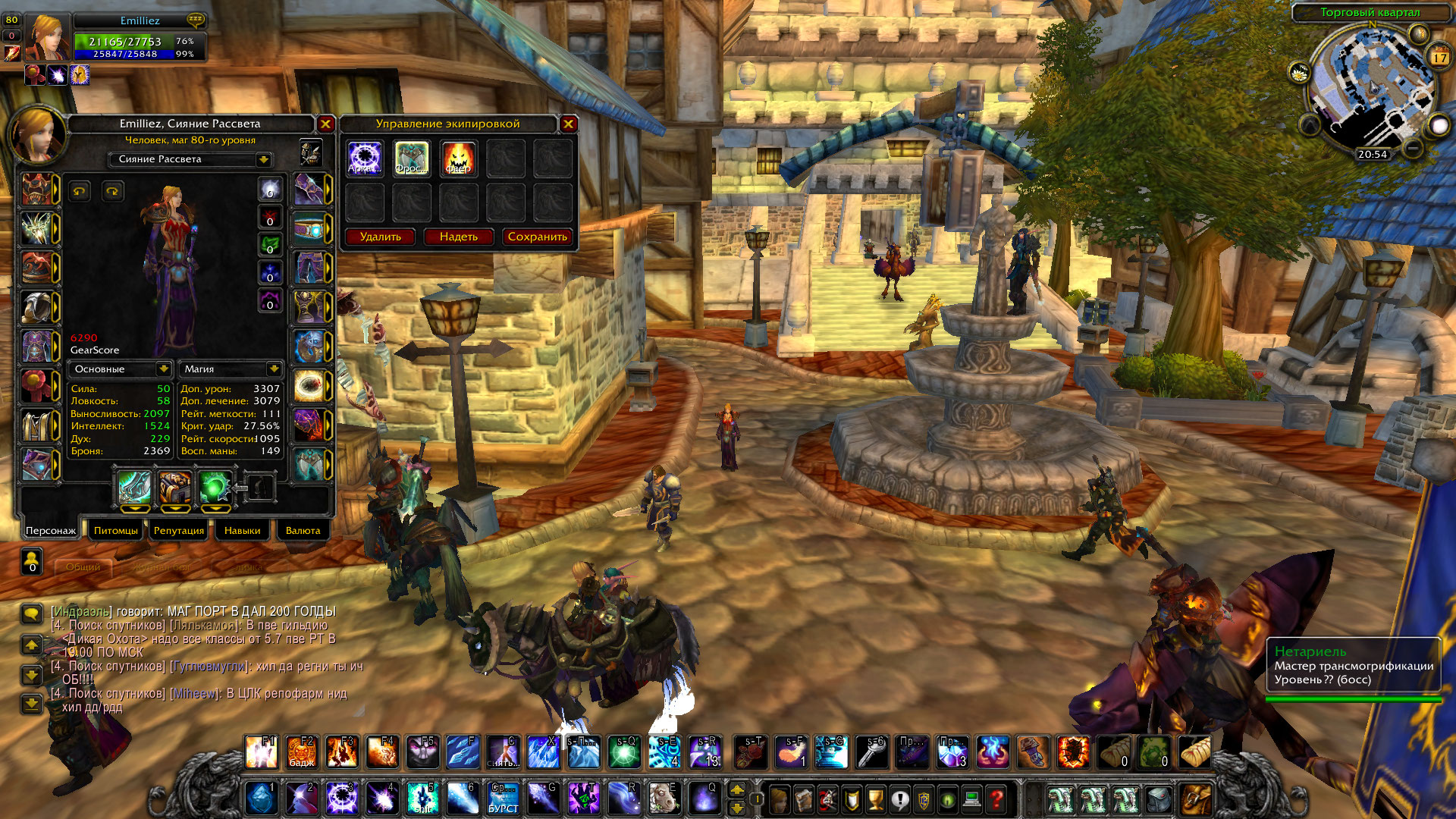Click the Сохранить button

(x=537, y=237)
